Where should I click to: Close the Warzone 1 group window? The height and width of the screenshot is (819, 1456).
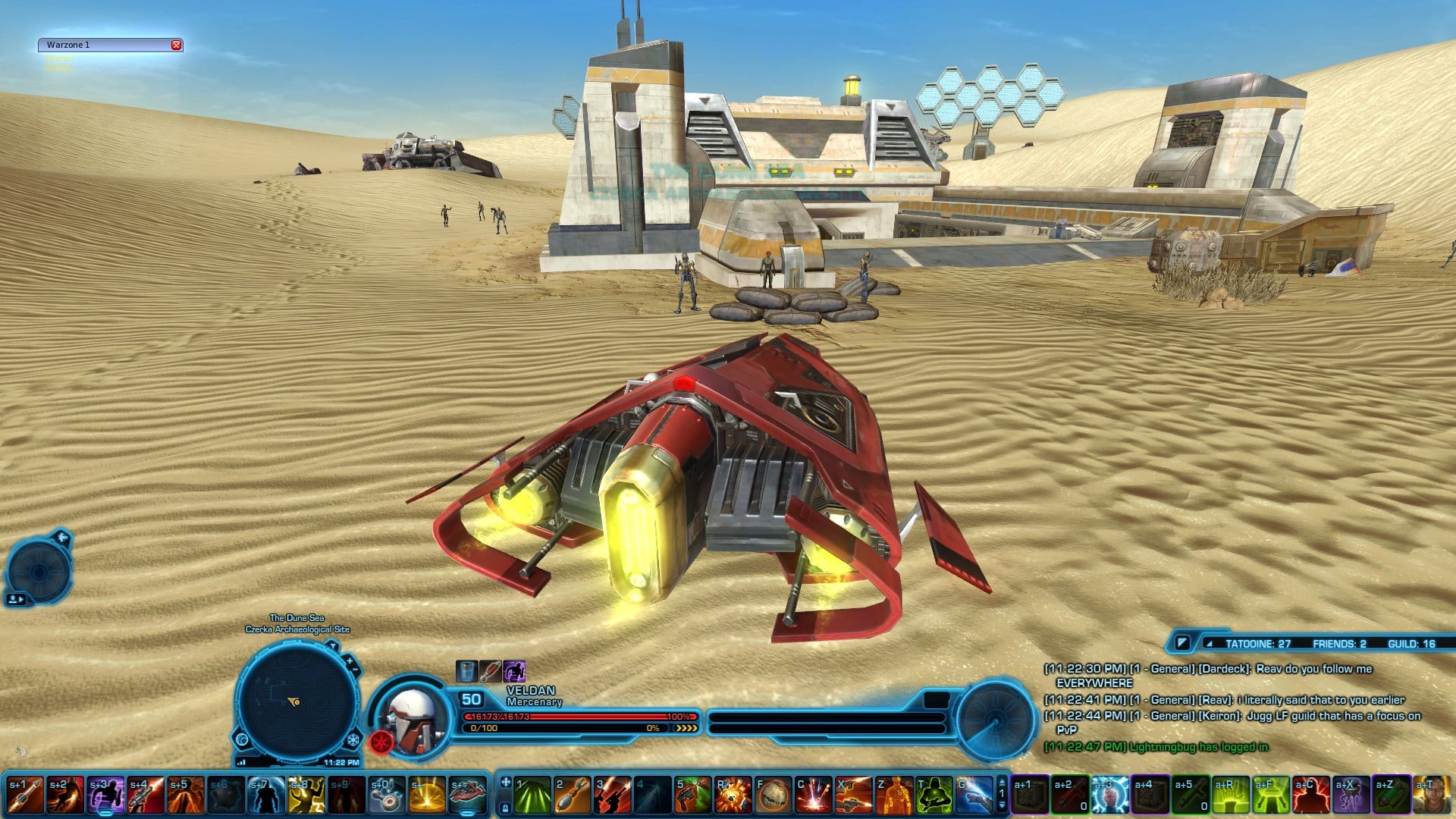click(x=176, y=45)
